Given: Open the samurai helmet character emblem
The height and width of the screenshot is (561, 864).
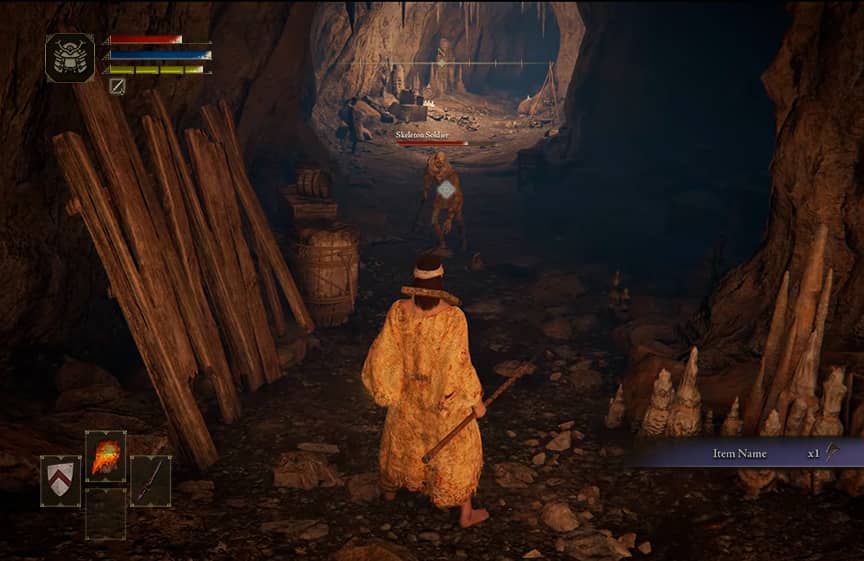Looking at the screenshot, I should 70,58.
